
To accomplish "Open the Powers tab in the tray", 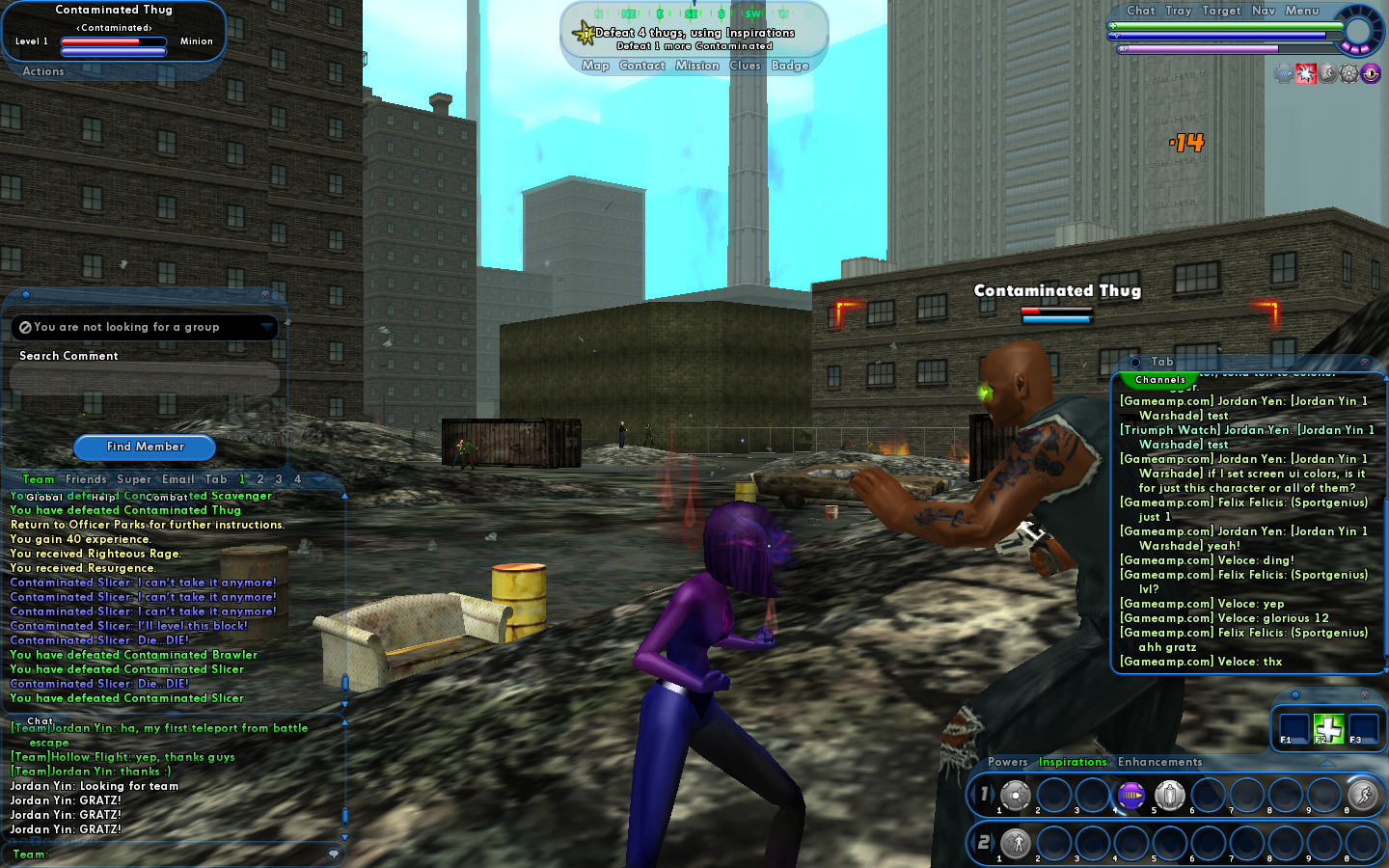I will (x=1007, y=762).
